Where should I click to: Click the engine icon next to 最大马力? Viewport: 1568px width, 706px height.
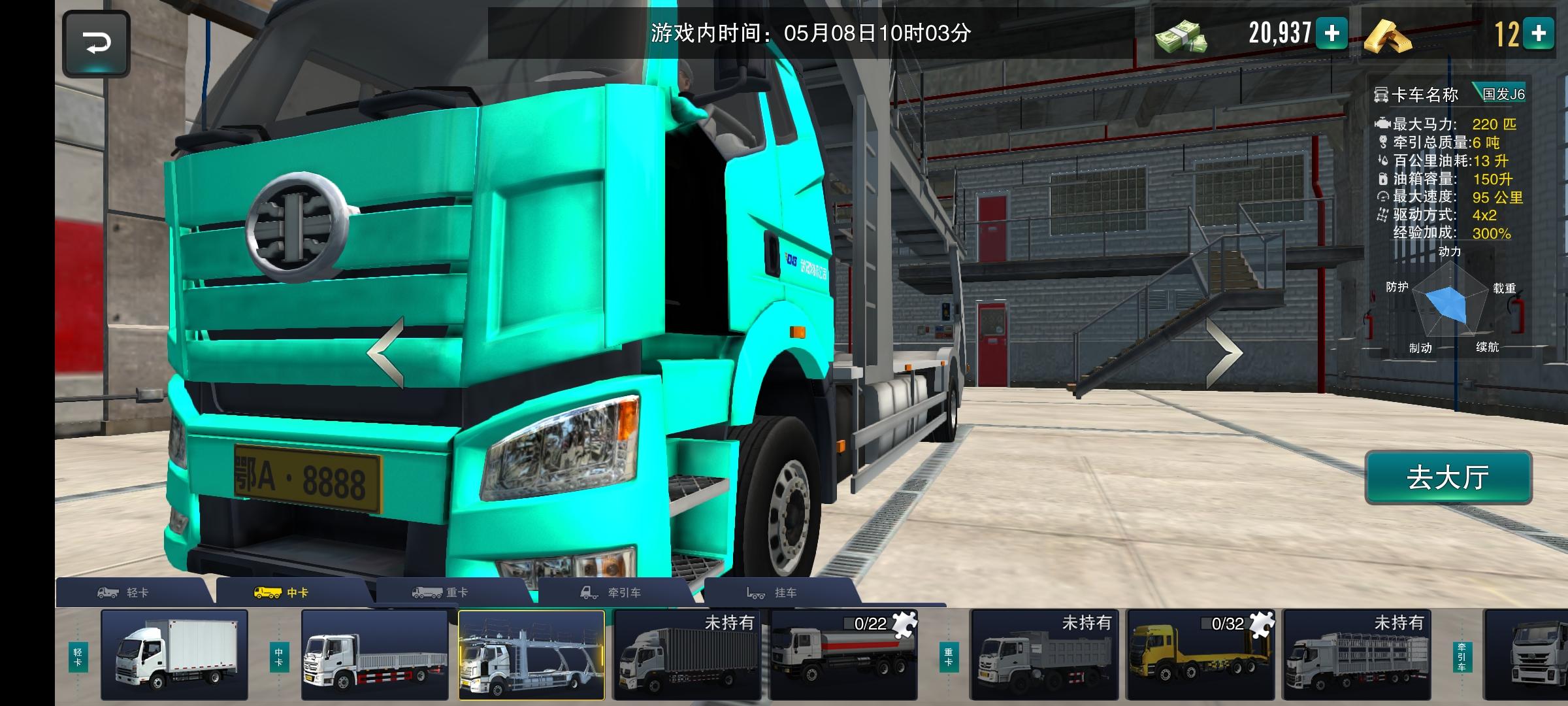[x=1384, y=124]
